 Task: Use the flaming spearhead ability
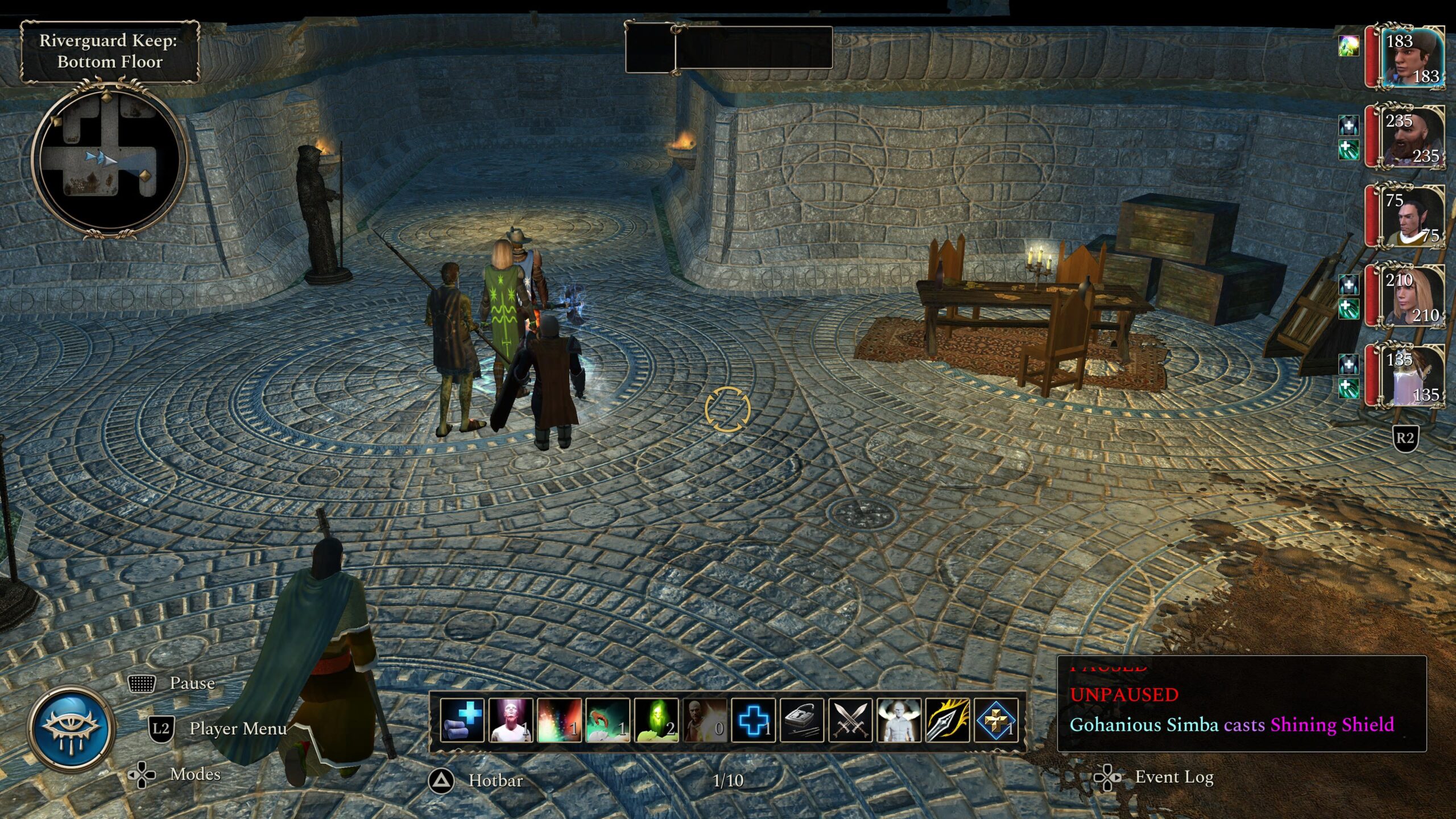947,721
